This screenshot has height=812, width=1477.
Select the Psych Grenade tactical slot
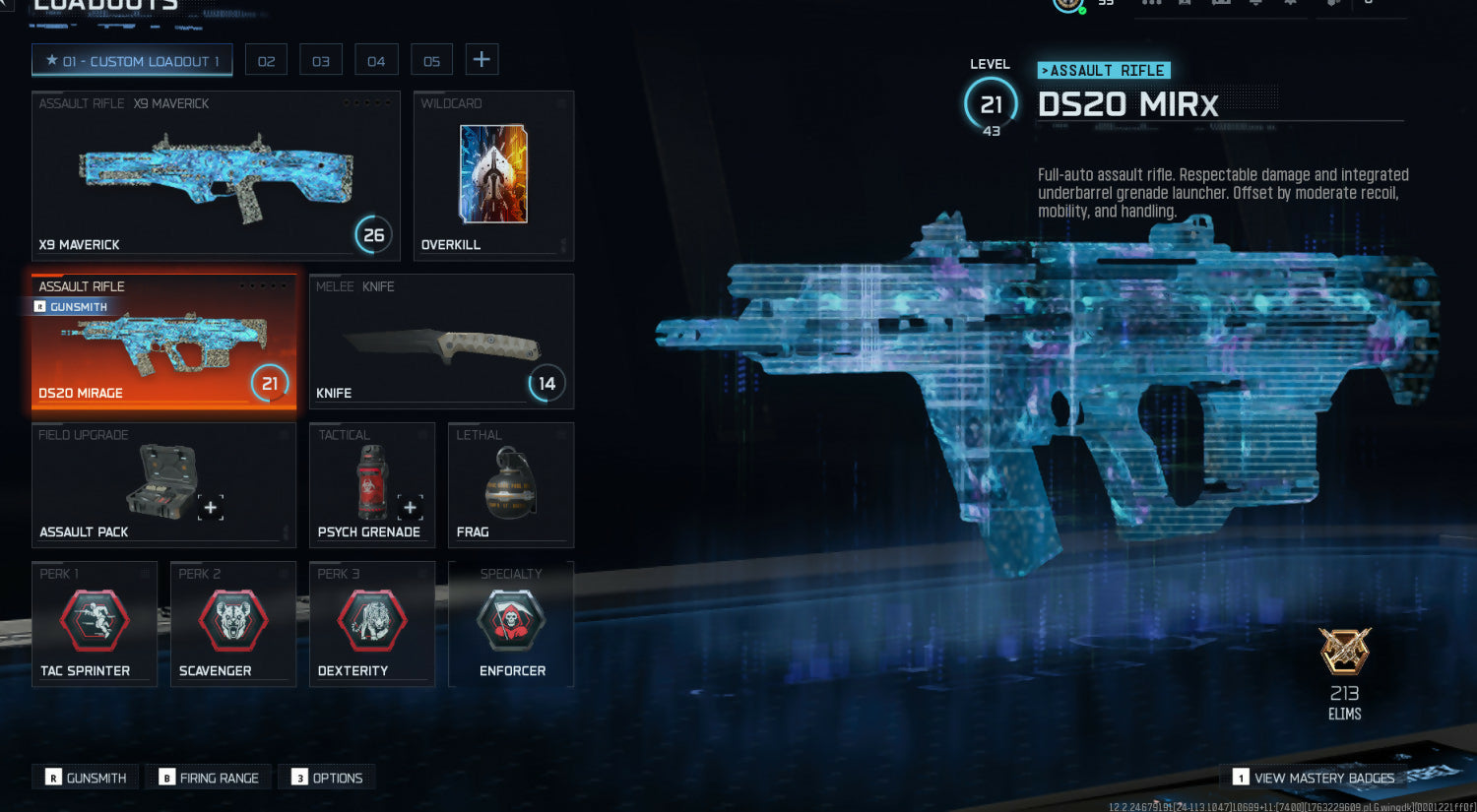[x=371, y=484]
